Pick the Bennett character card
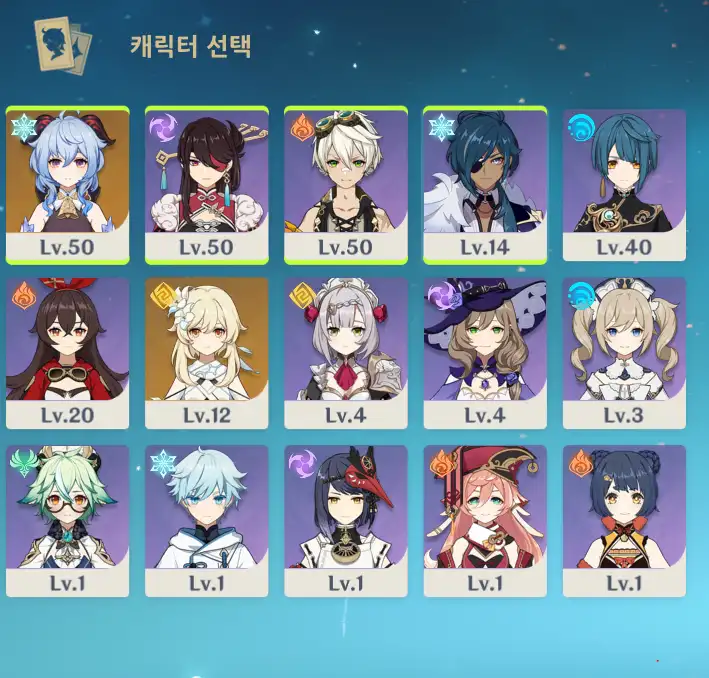The width and height of the screenshot is (709, 678). 345,184
